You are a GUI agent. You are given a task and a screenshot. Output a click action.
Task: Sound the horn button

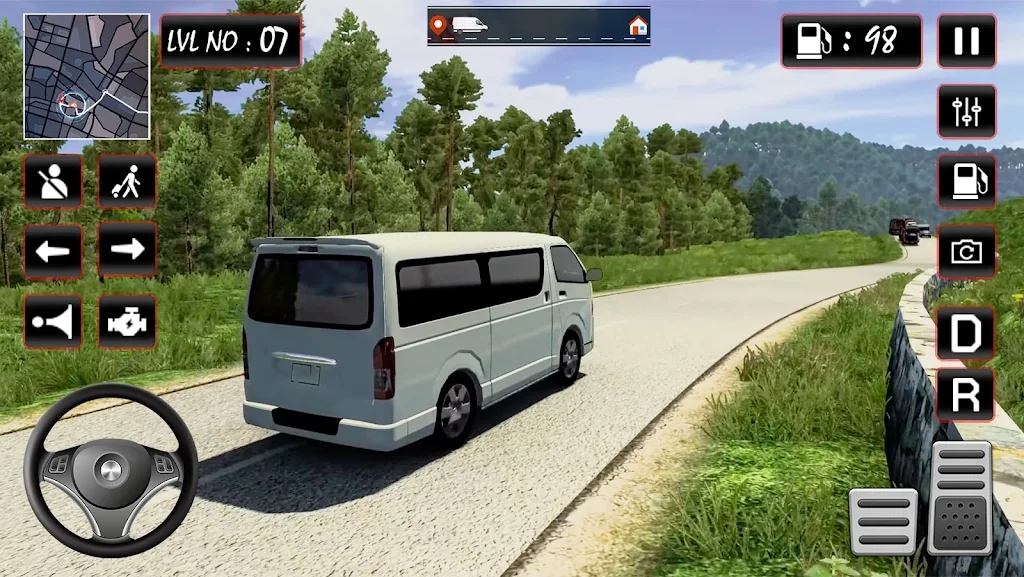pyautogui.click(x=53, y=322)
